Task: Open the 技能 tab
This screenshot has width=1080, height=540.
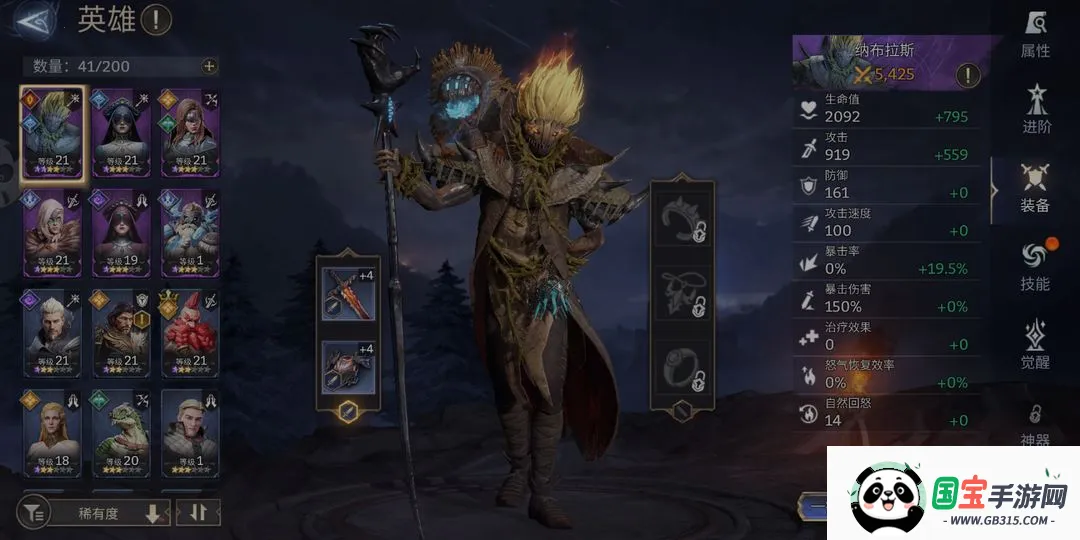Action: tap(1035, 267)
